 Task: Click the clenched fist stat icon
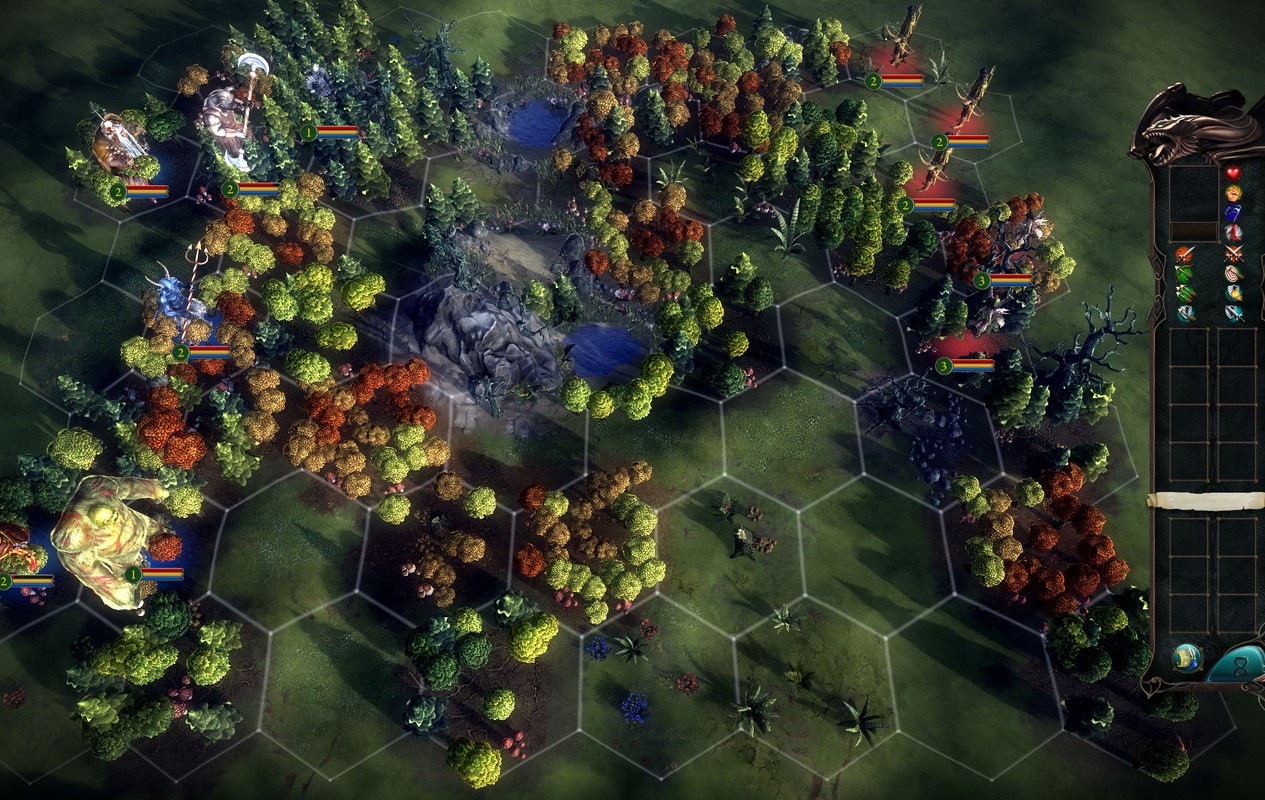tap(1233, 193)
